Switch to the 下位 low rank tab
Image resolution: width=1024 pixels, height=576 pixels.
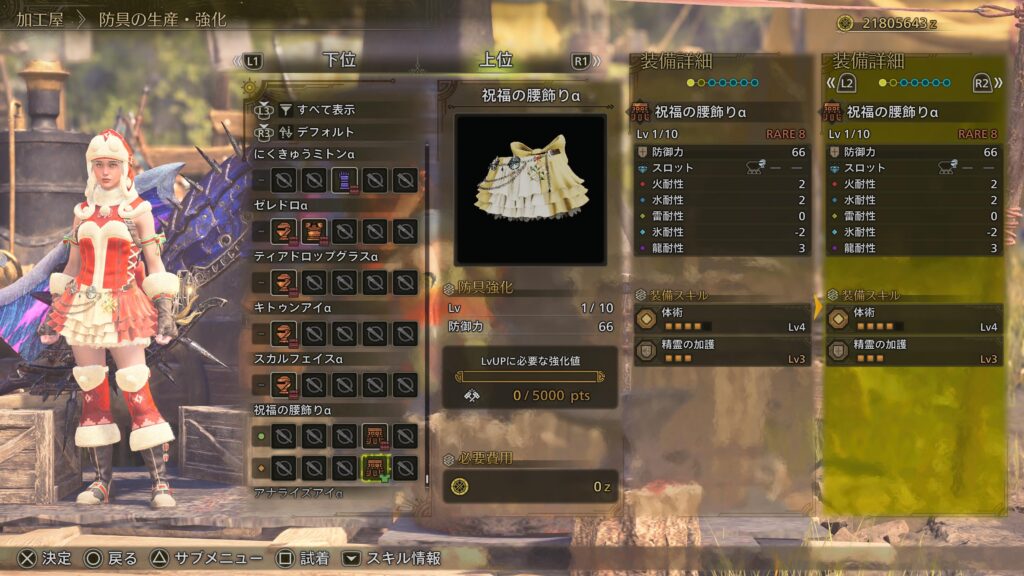point(340,60)
